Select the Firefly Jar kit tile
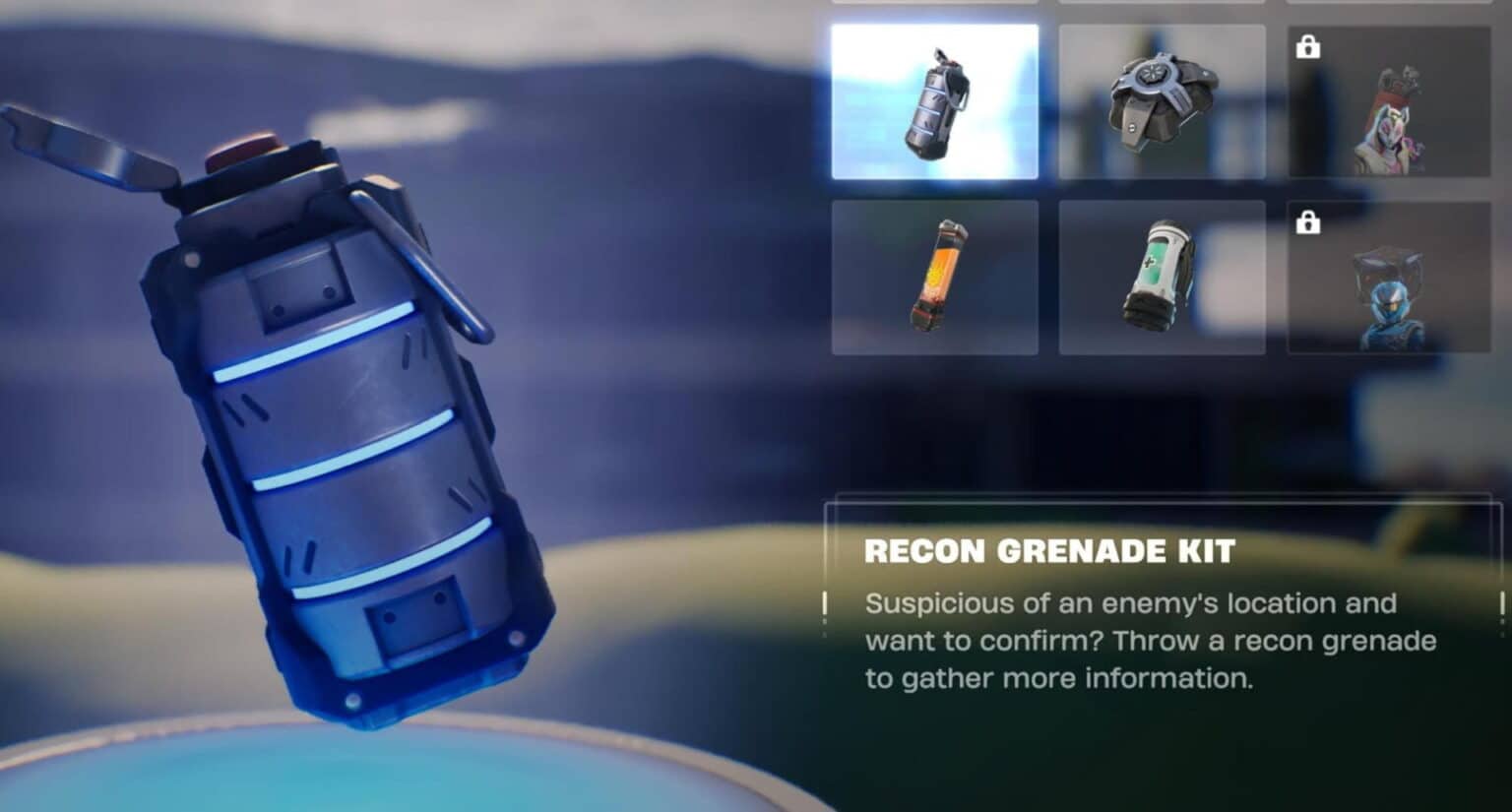Image resolution: width=1512 pixels, height=812 pixels. tap(934, 277)
